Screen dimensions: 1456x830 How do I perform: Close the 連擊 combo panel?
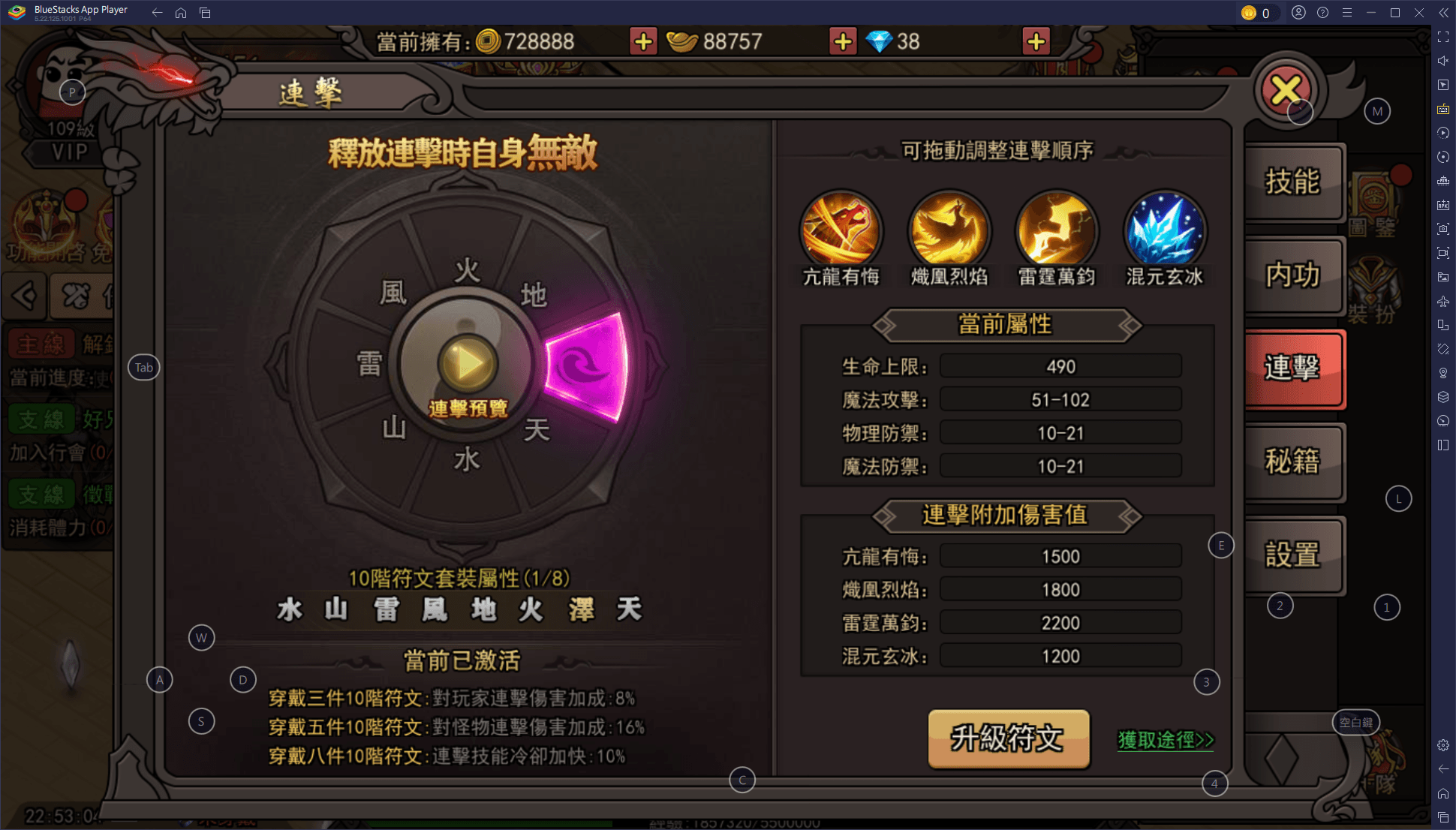[1286, 91]
